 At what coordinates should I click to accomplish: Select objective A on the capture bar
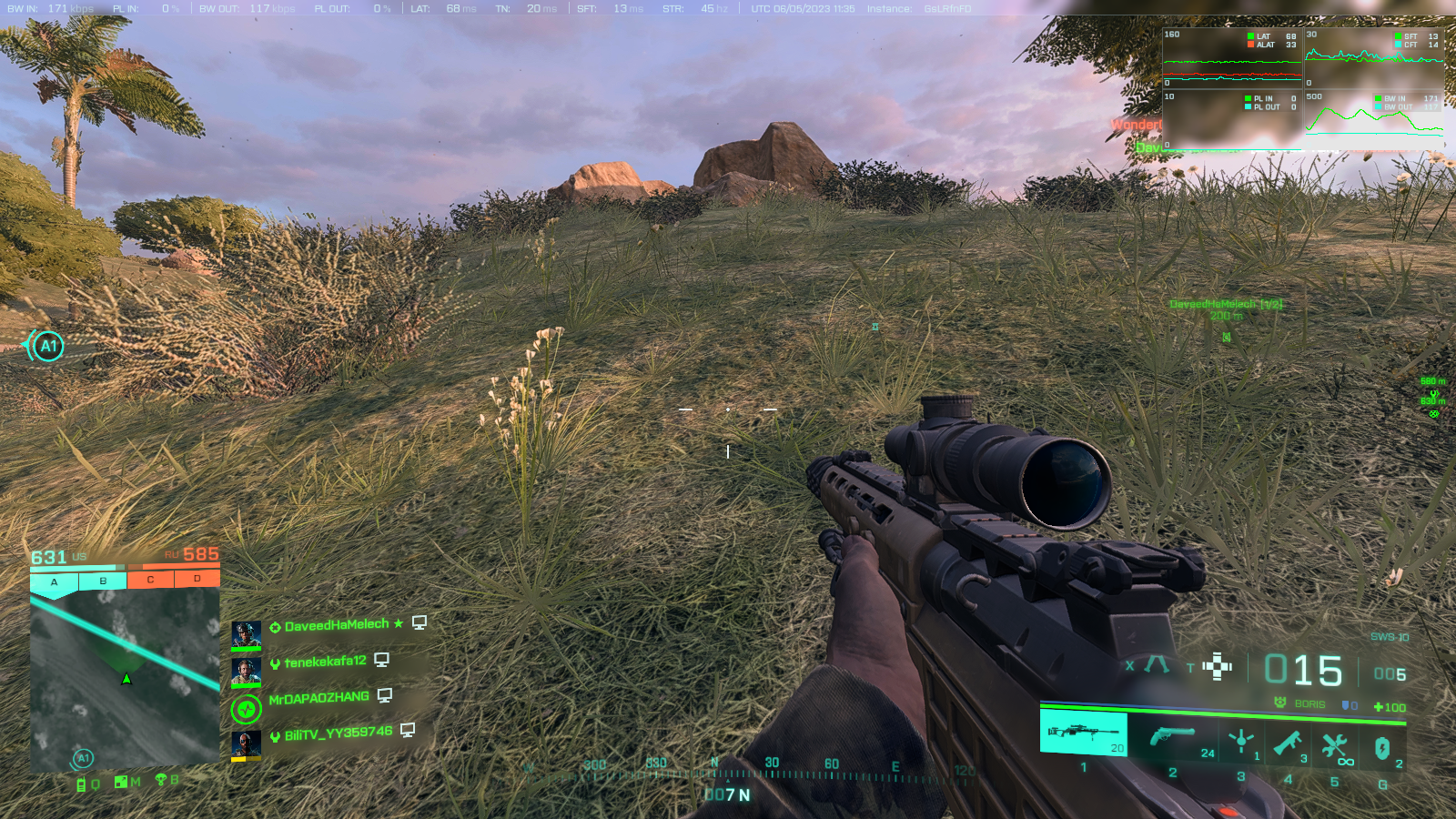(54, 582)
